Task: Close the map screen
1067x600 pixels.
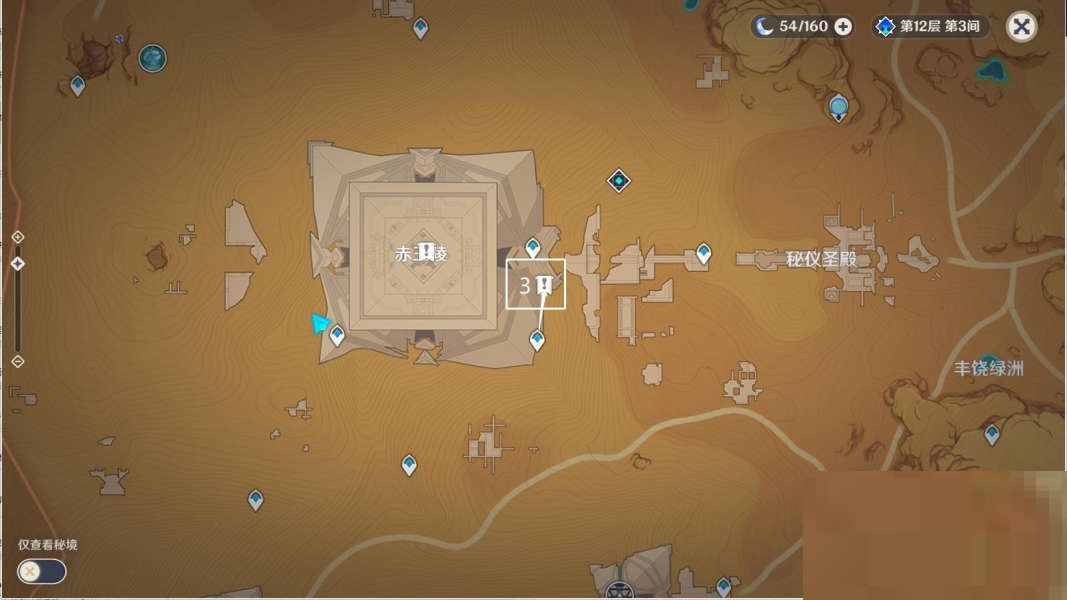Action: click(x=1021, y=27)
